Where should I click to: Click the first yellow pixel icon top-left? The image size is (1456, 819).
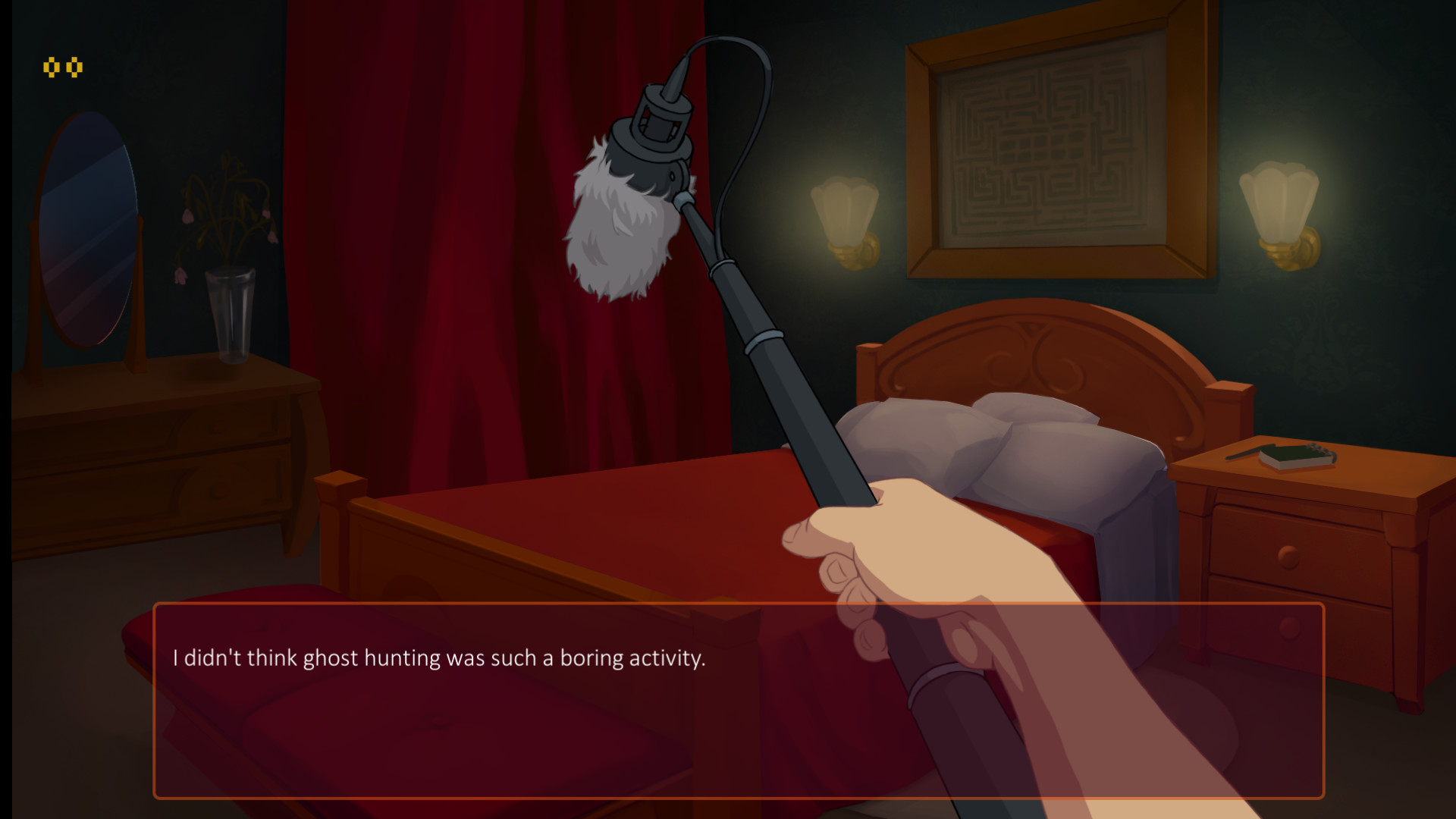point(53,67)
